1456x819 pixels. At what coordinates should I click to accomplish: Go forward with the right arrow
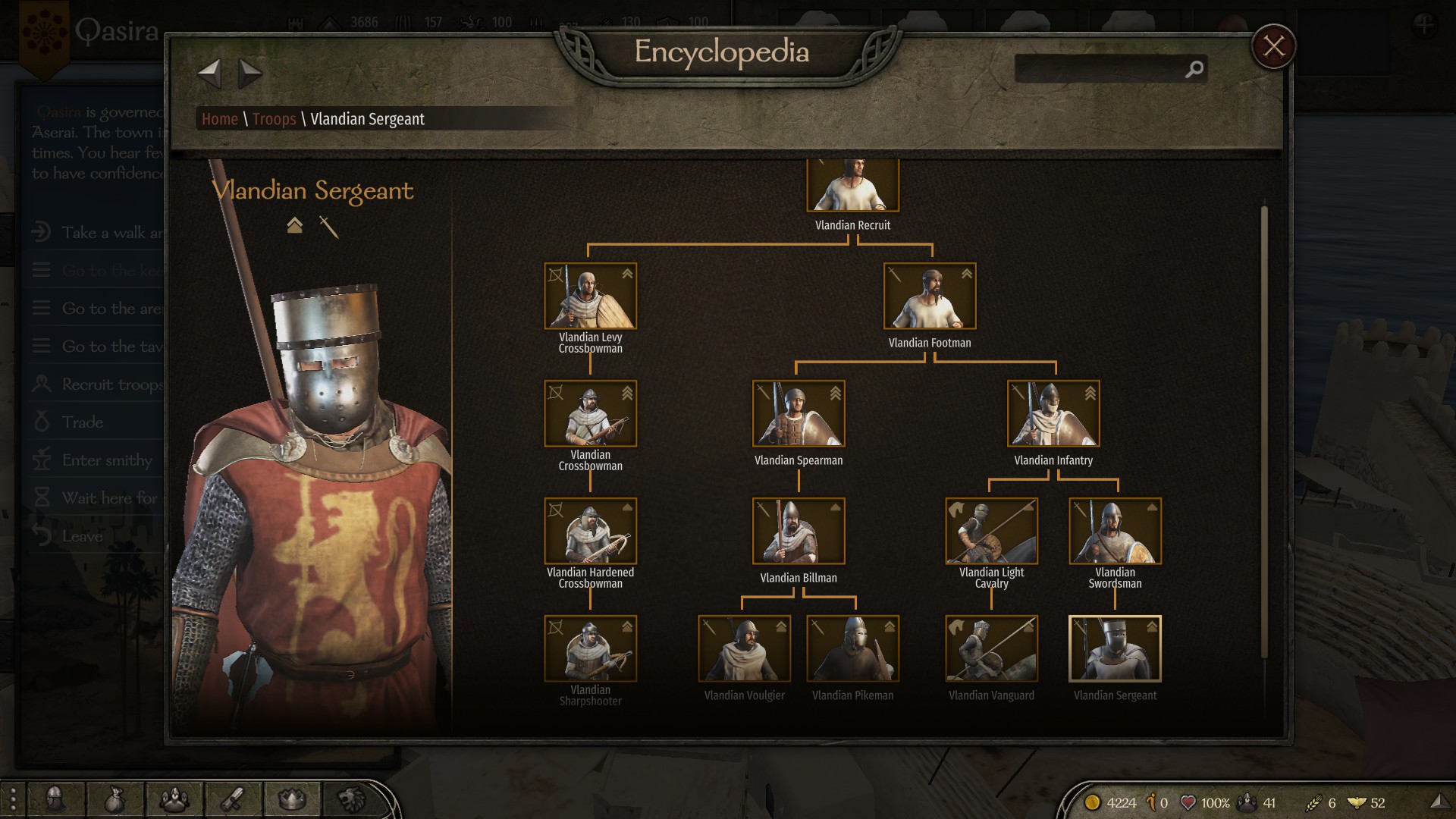tap(249, 74)
